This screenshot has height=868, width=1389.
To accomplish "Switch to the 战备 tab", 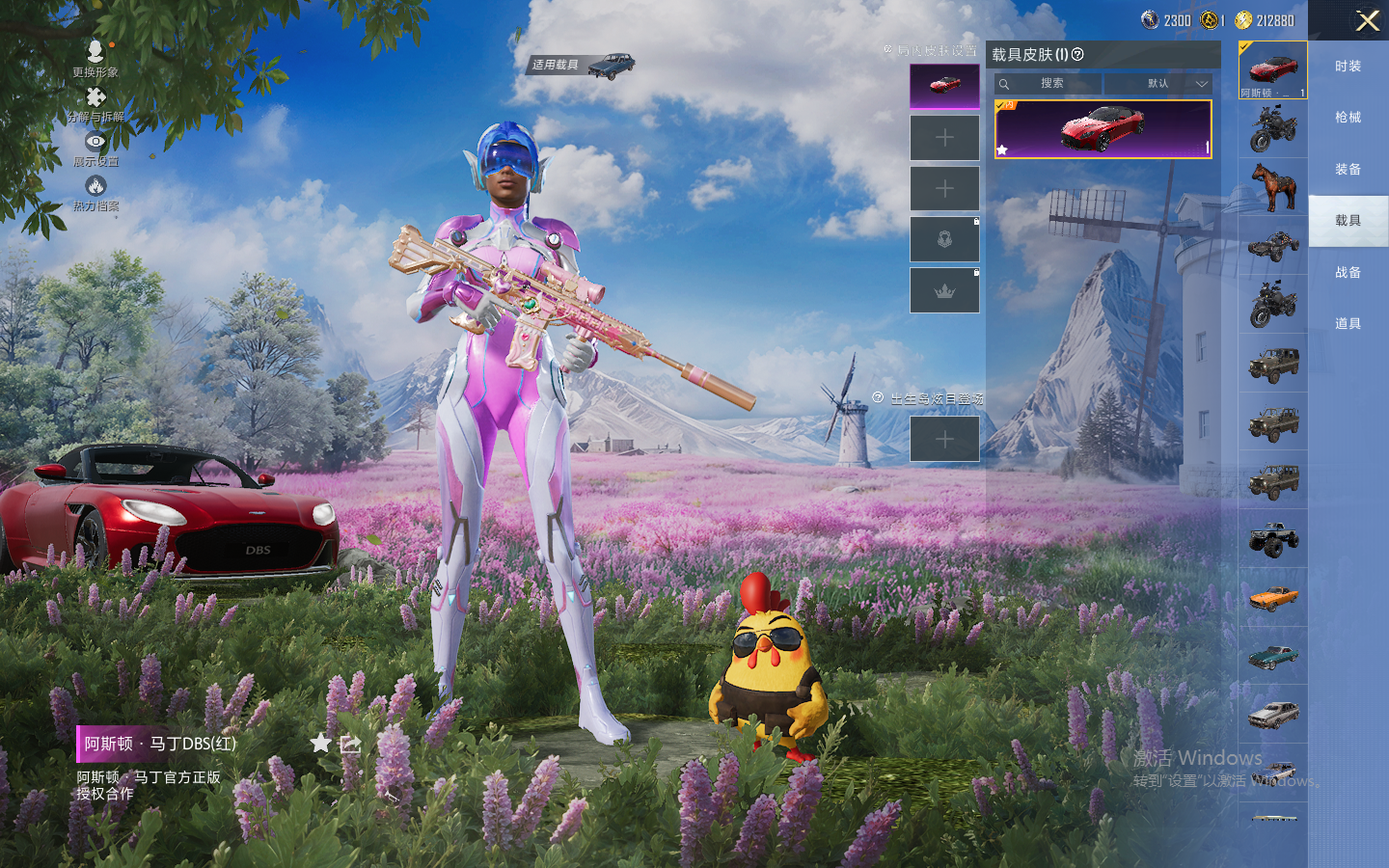I will coord(1348,273).
